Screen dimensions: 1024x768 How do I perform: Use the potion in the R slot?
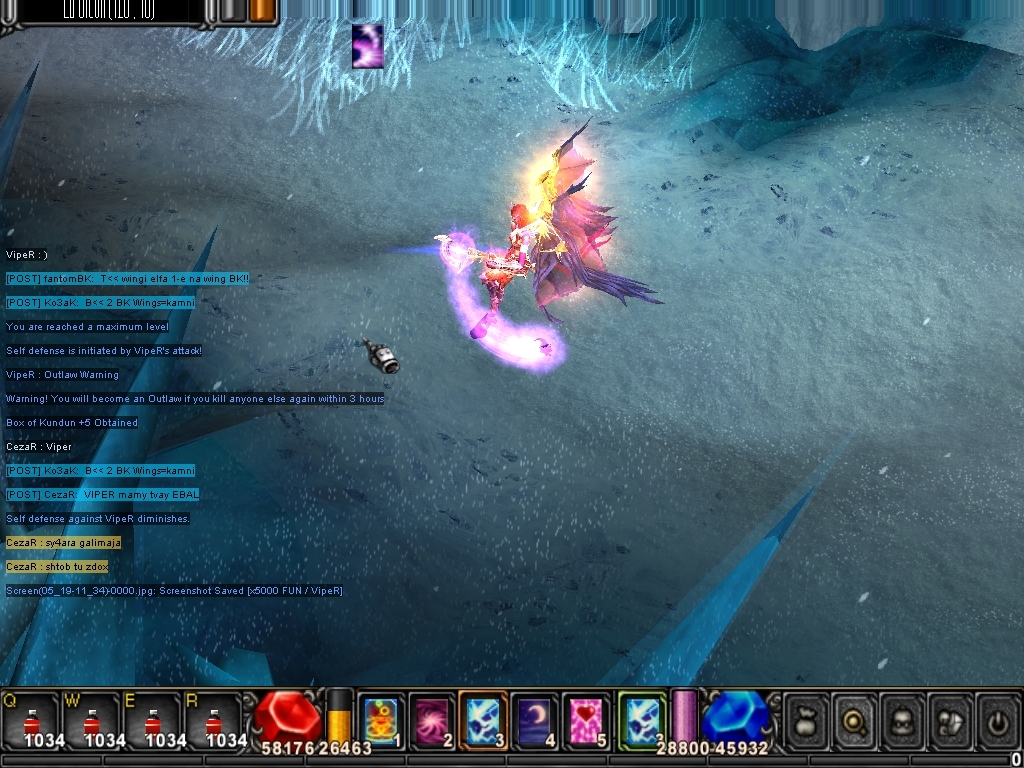212,720
